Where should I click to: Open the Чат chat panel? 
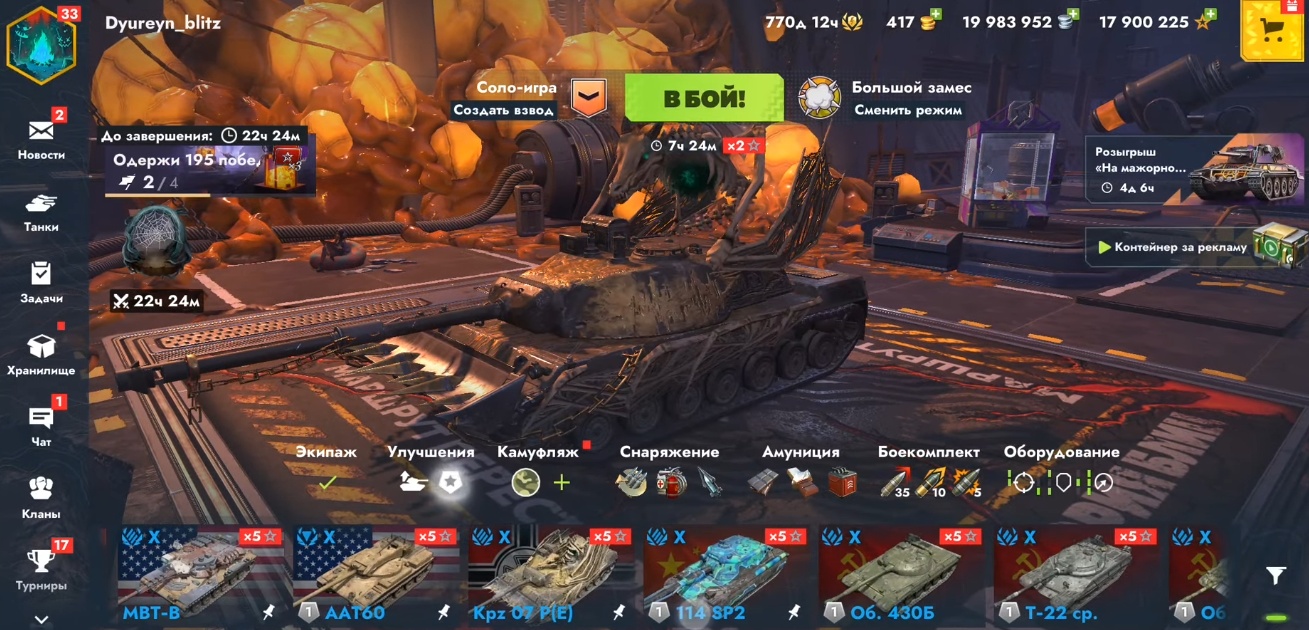(41, 424)
